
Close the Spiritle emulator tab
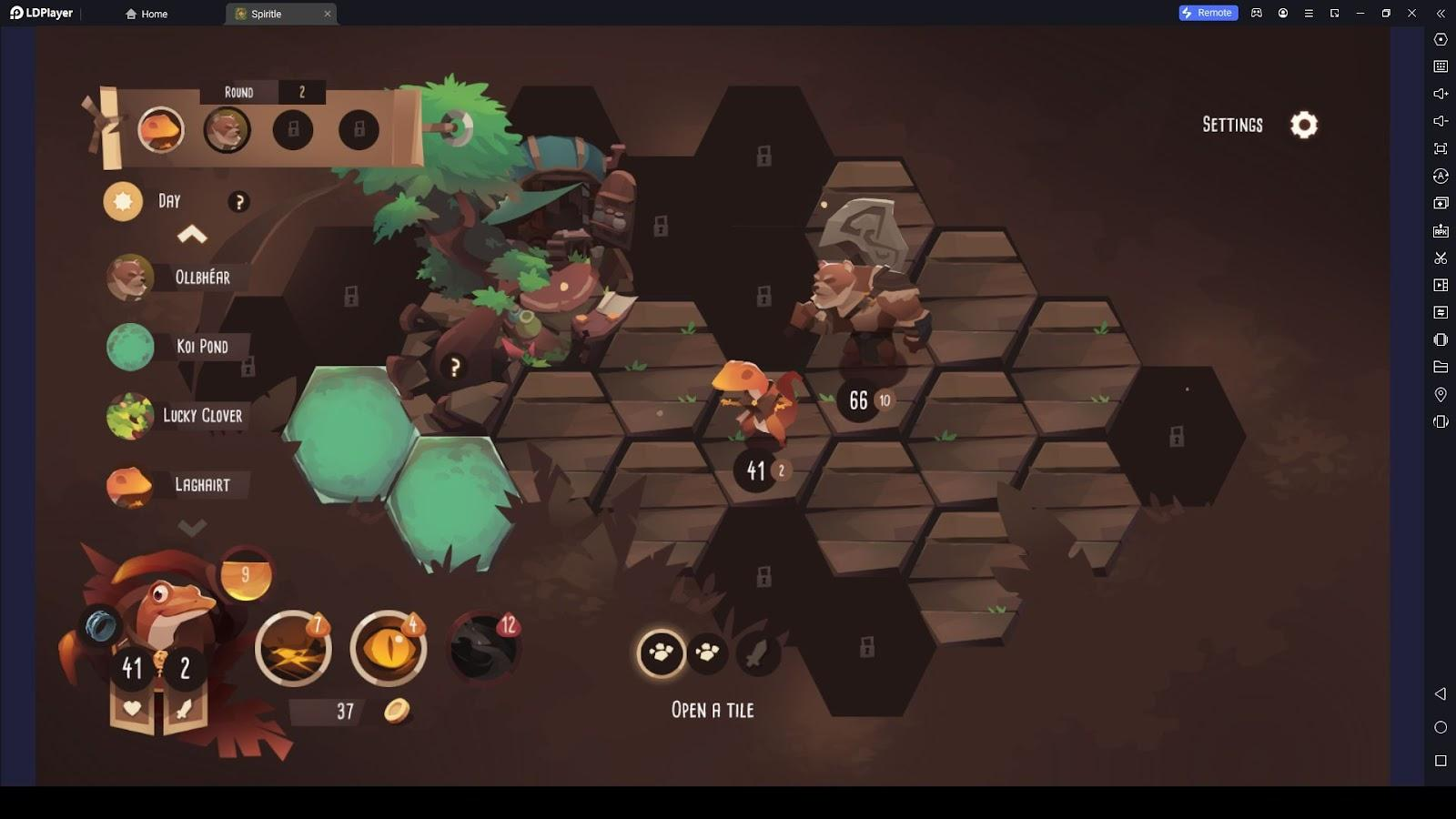point(328,14)
